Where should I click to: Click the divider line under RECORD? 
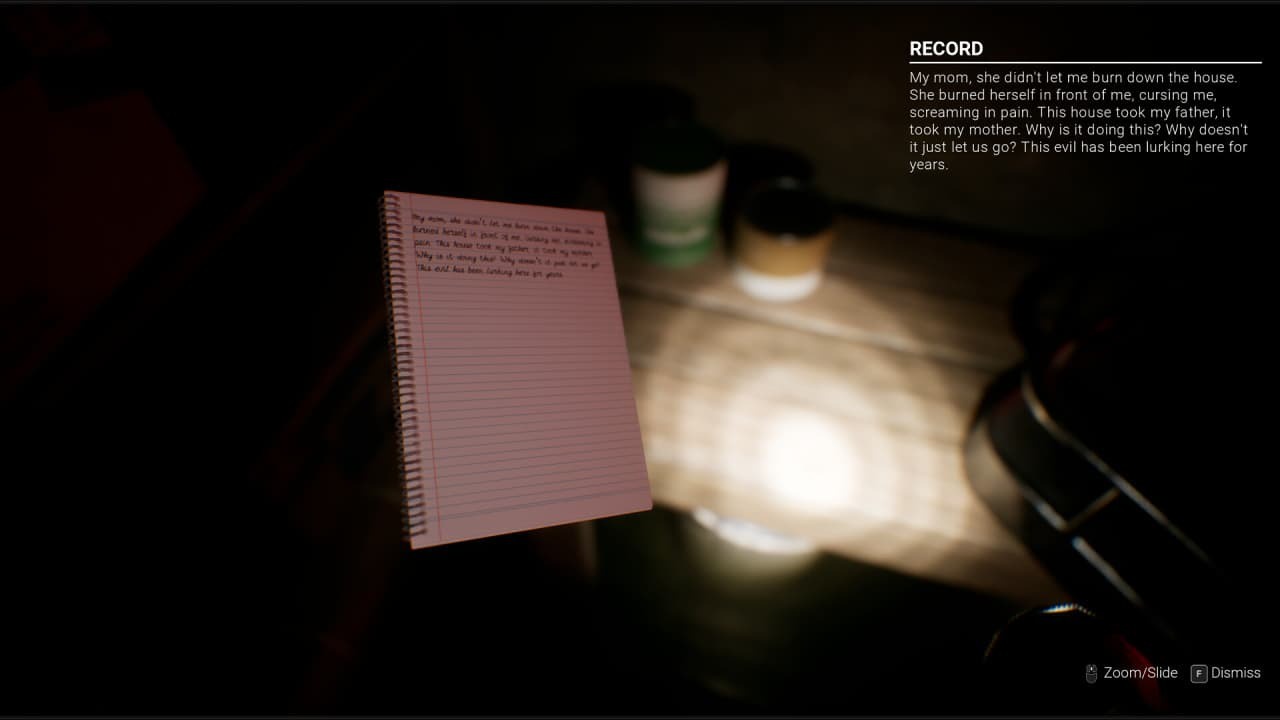click(1084, 62)
